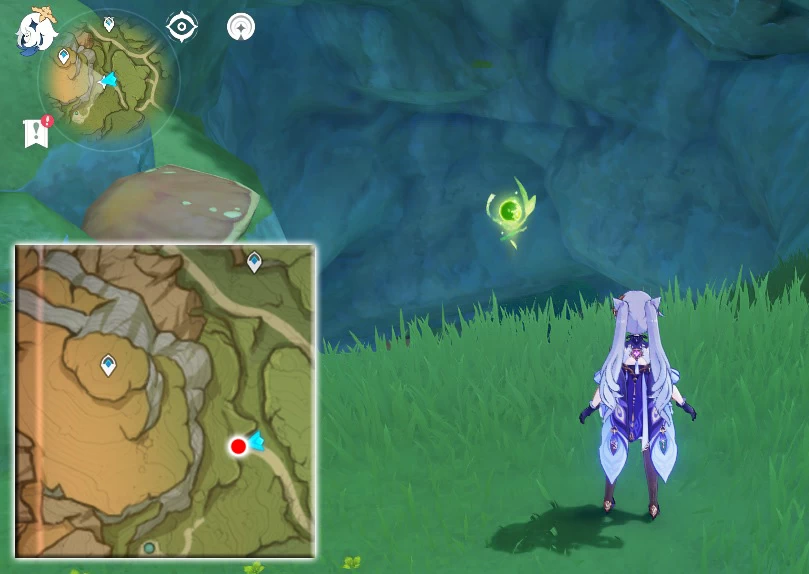The image size is (809, 574).
Task: Open the quest bookmark with red alert
Action: [x=36, y=132]
